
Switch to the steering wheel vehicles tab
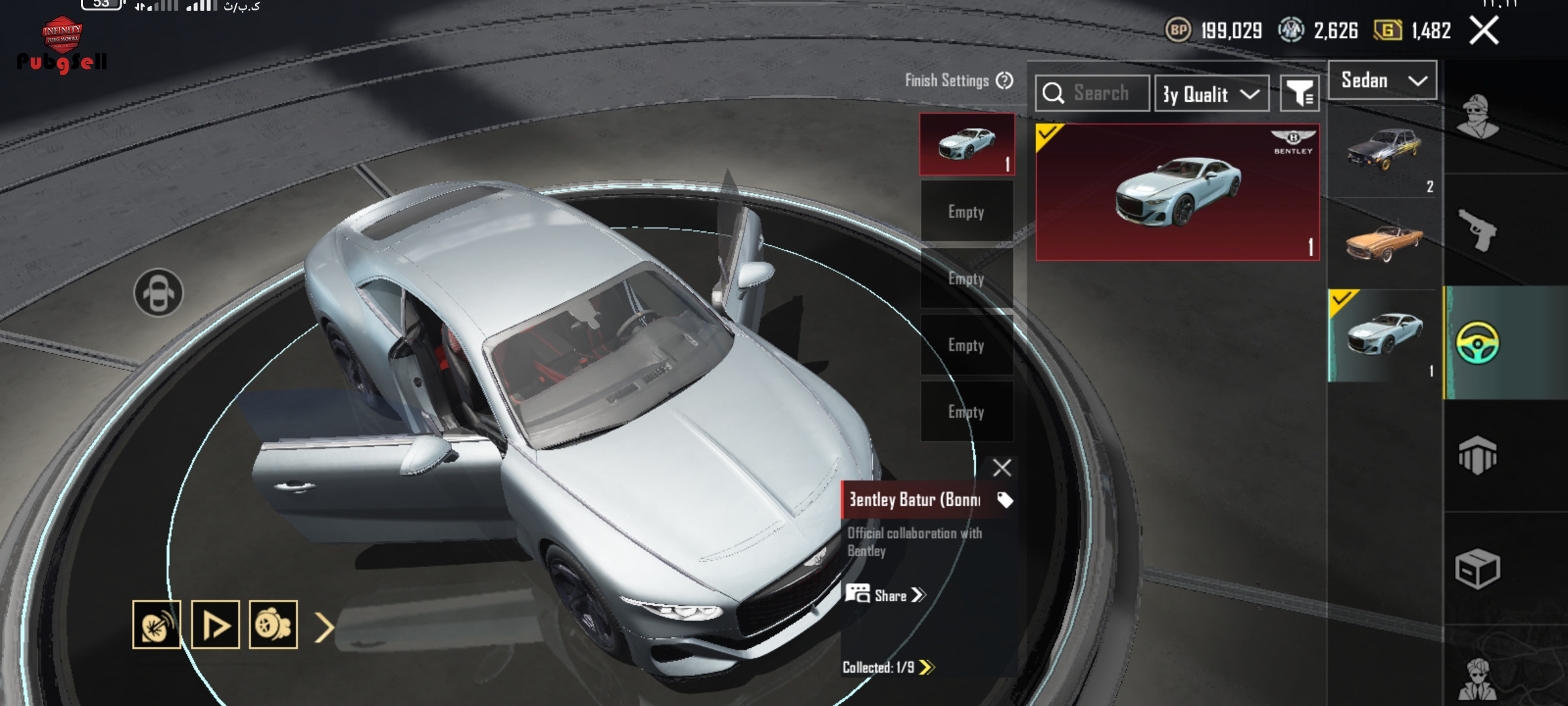click(1477, 343)
